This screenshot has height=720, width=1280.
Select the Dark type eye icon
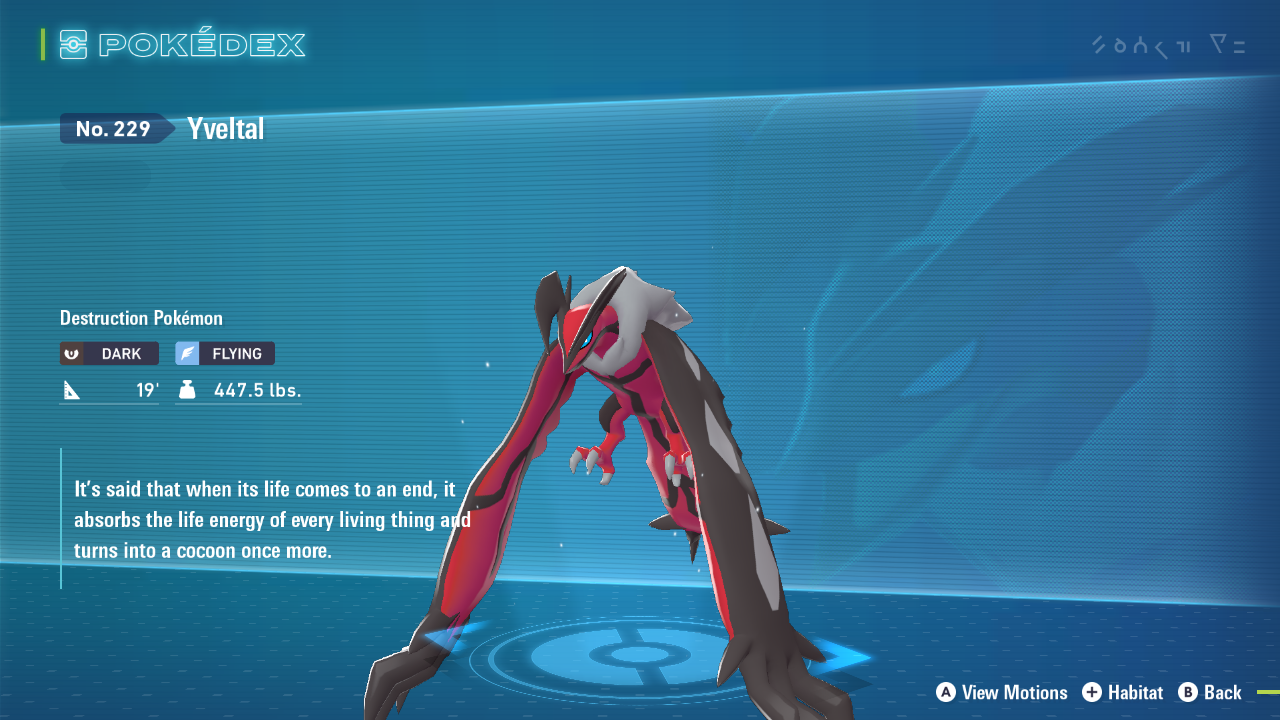[x=73, y=353]
